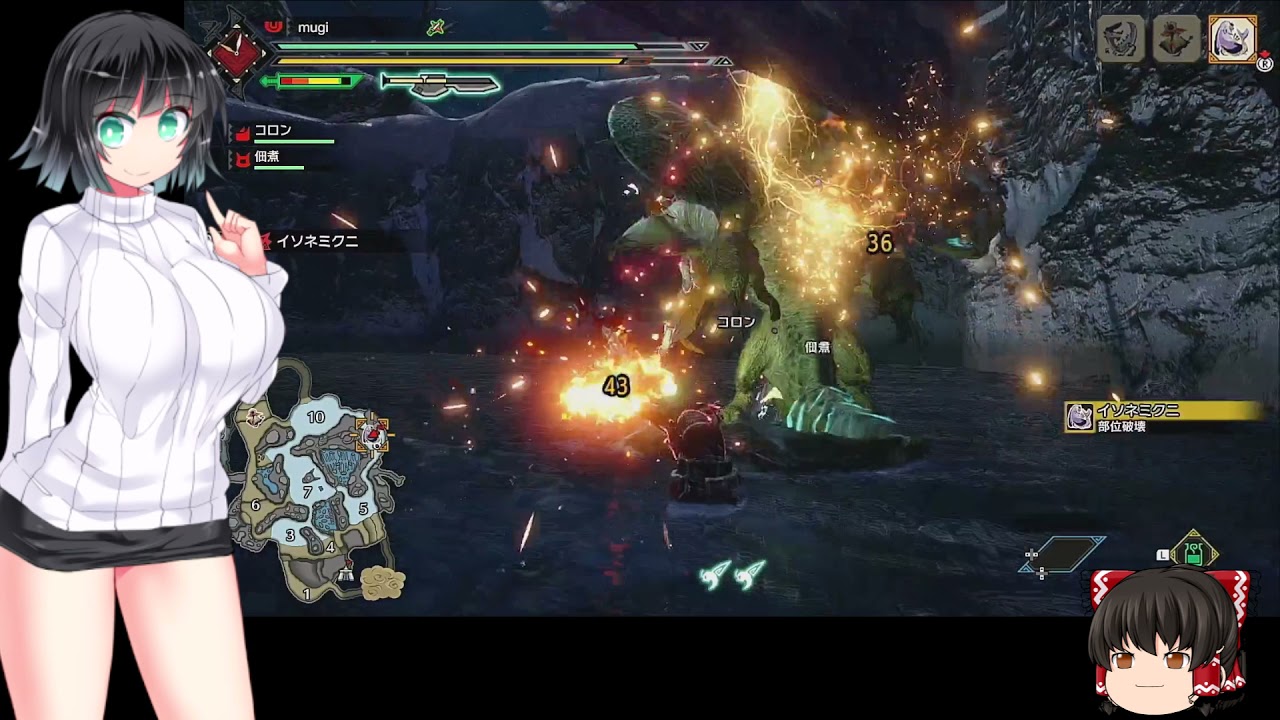
Task: Select buddy 佃煮 in the party list
Action: [x=268, y=159]
